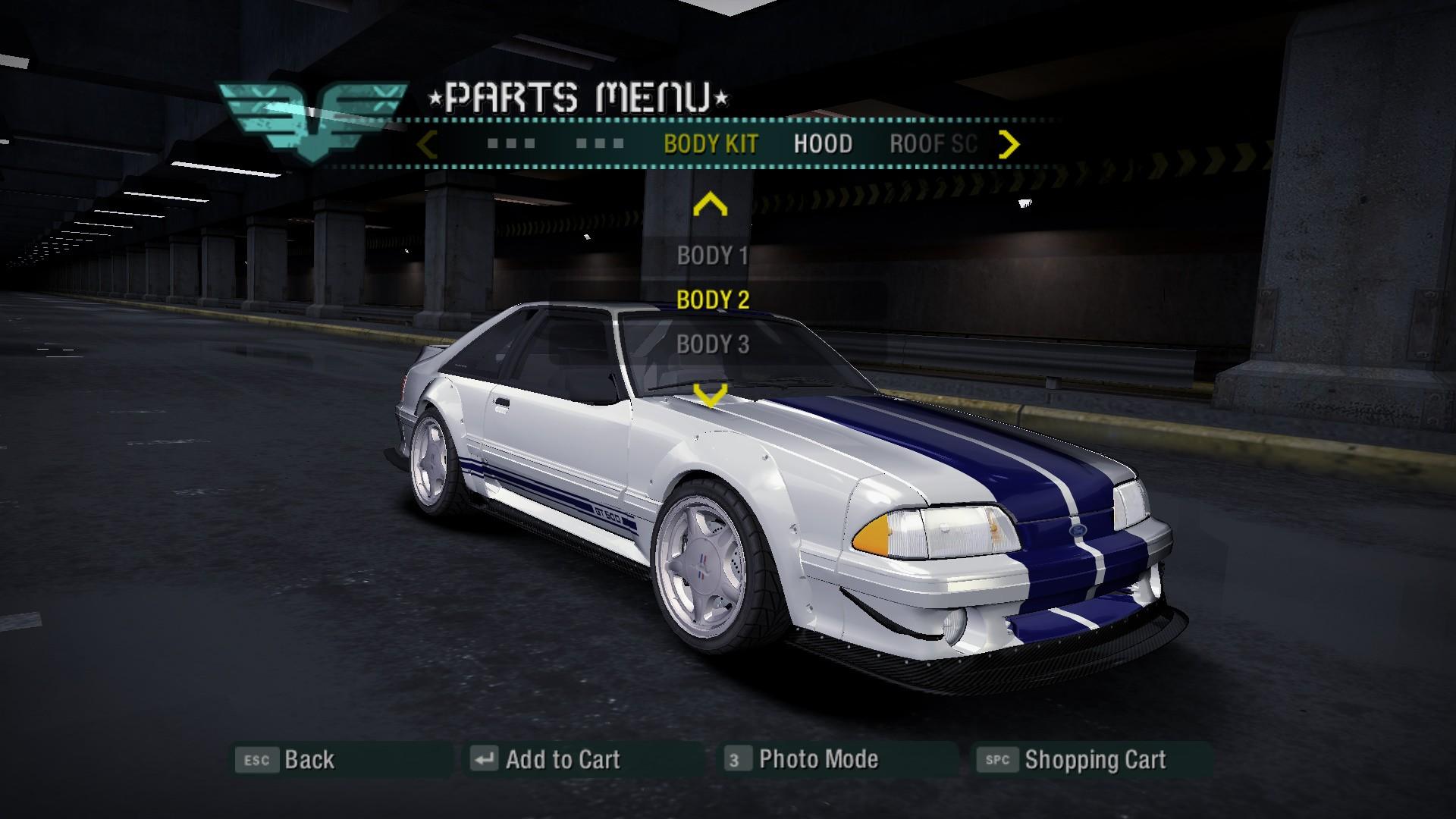
Task: Select Body 2 in the list
Action: (712, 300)
